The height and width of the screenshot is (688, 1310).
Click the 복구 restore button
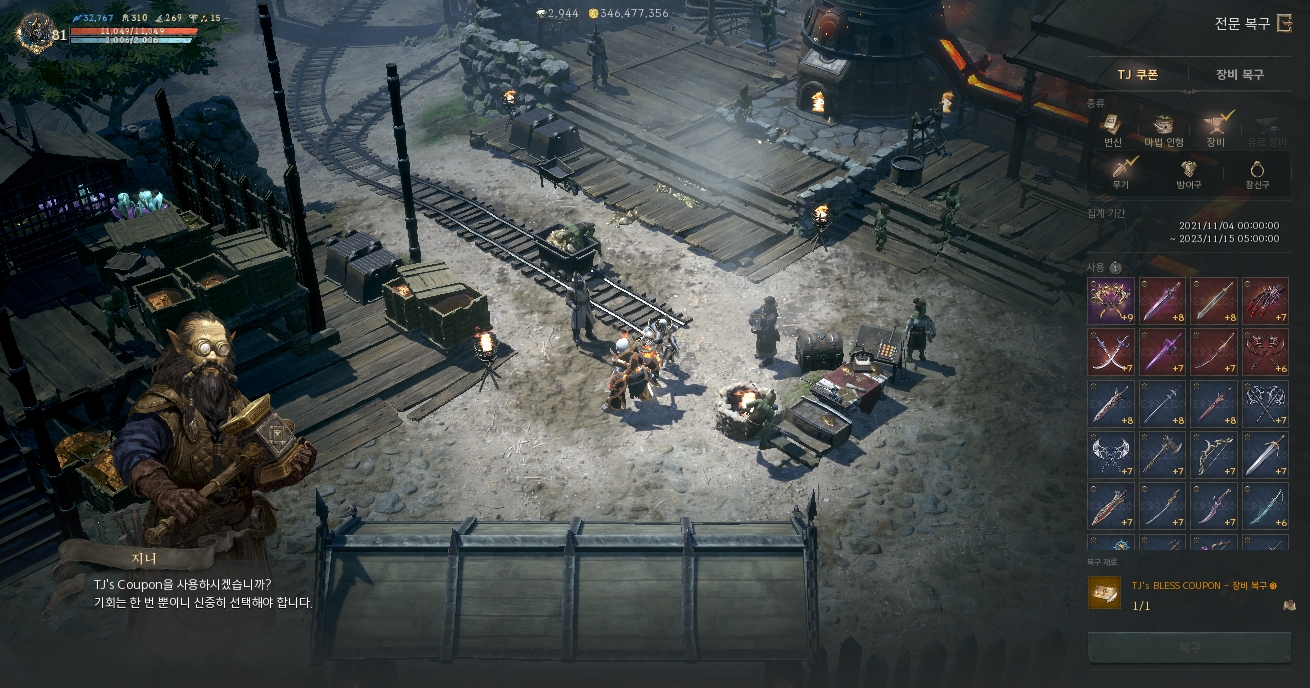click(x=1189, y=647)
